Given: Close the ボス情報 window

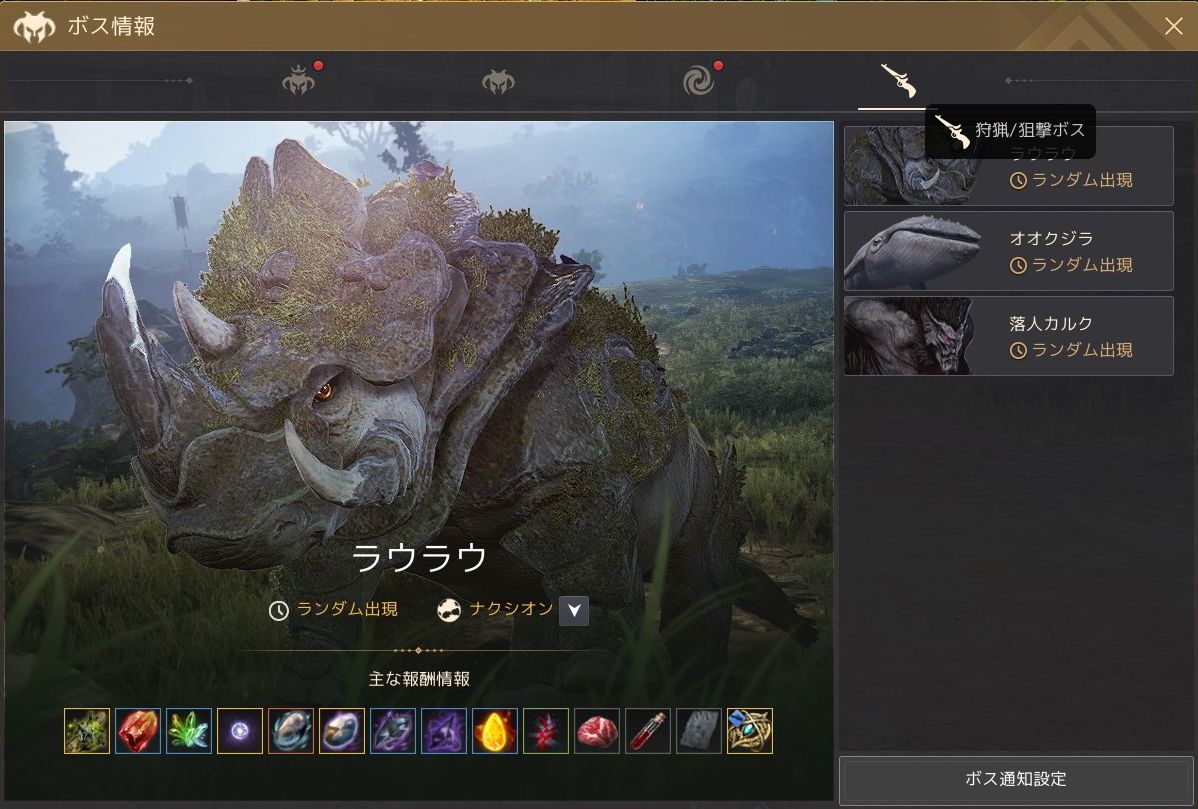Looking at the screenshot, I should (x=1173, y=26).
